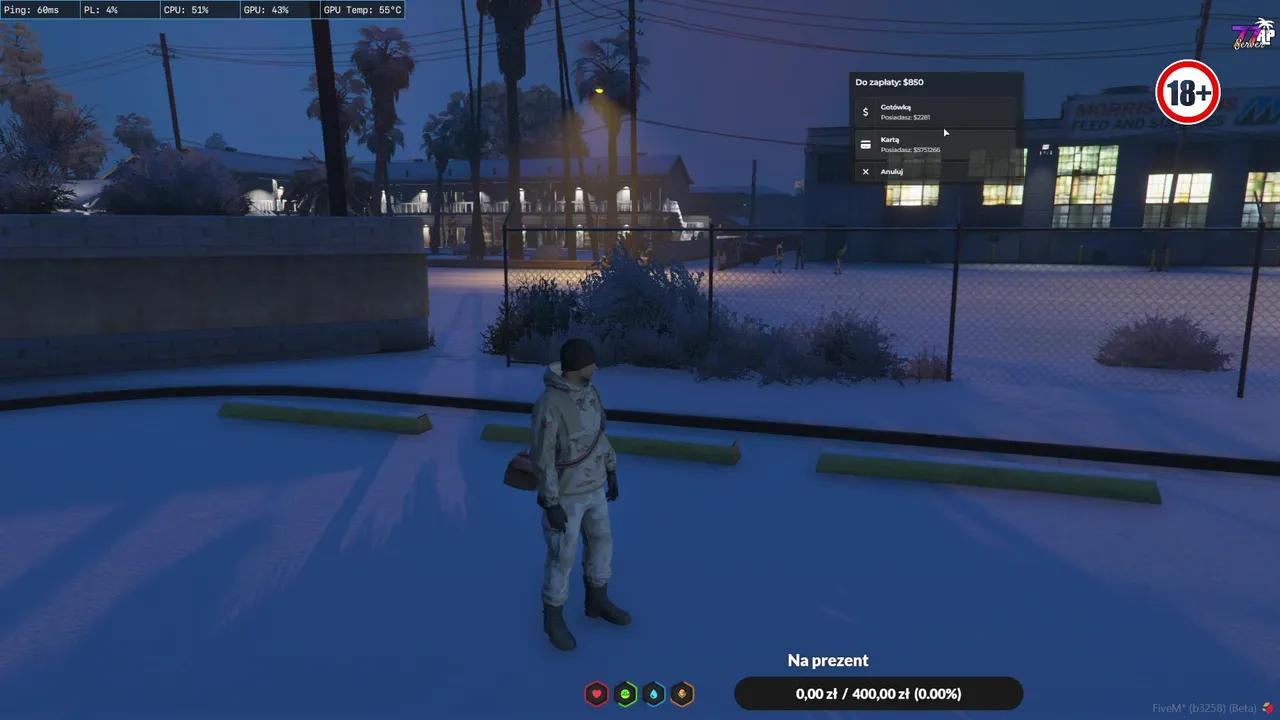Click the Na prezent donation label
The height and width of the screenshot is (720, 1280).
coord(827,660)
